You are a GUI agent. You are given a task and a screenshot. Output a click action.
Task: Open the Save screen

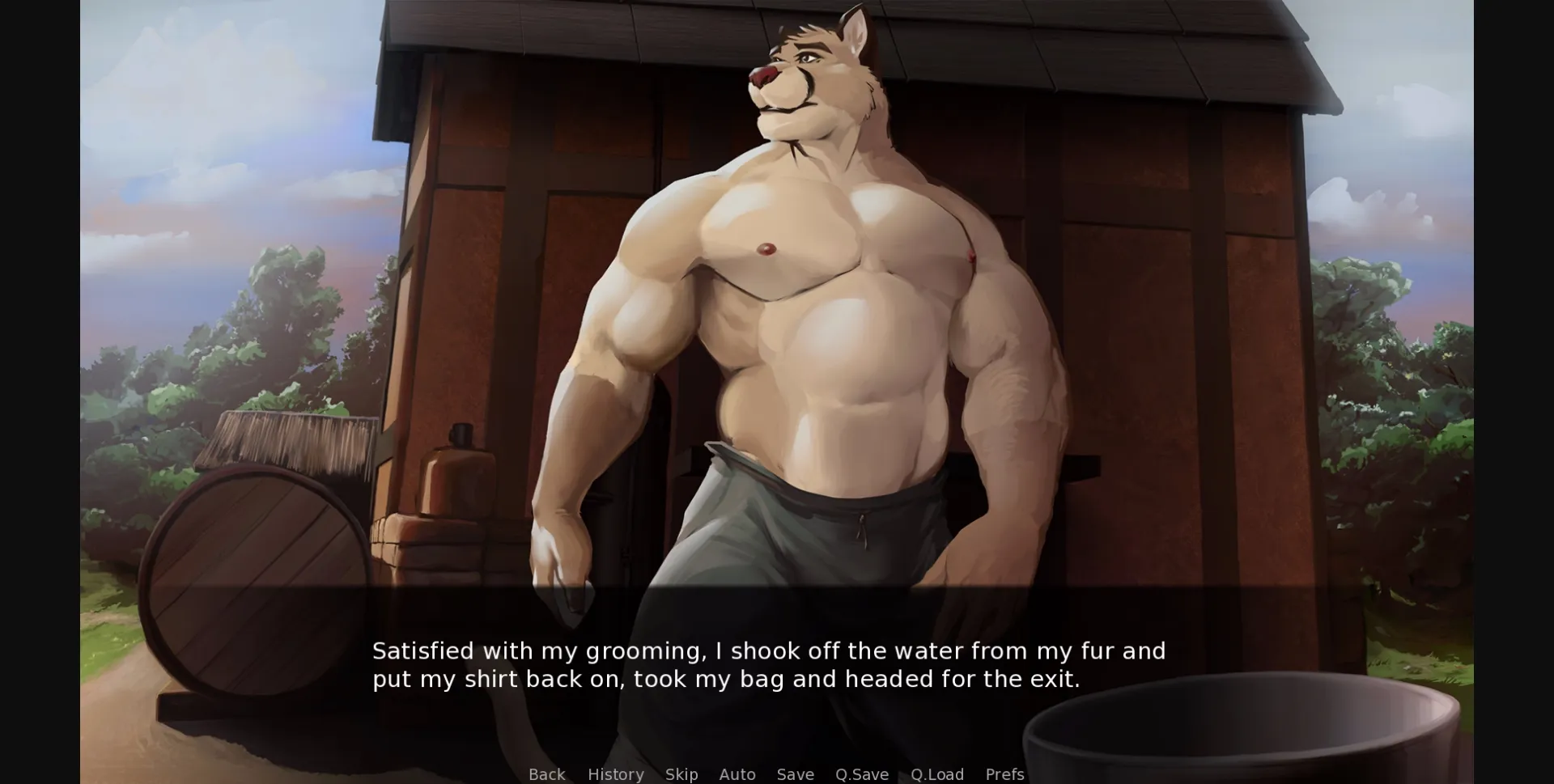tap(795, 774)
